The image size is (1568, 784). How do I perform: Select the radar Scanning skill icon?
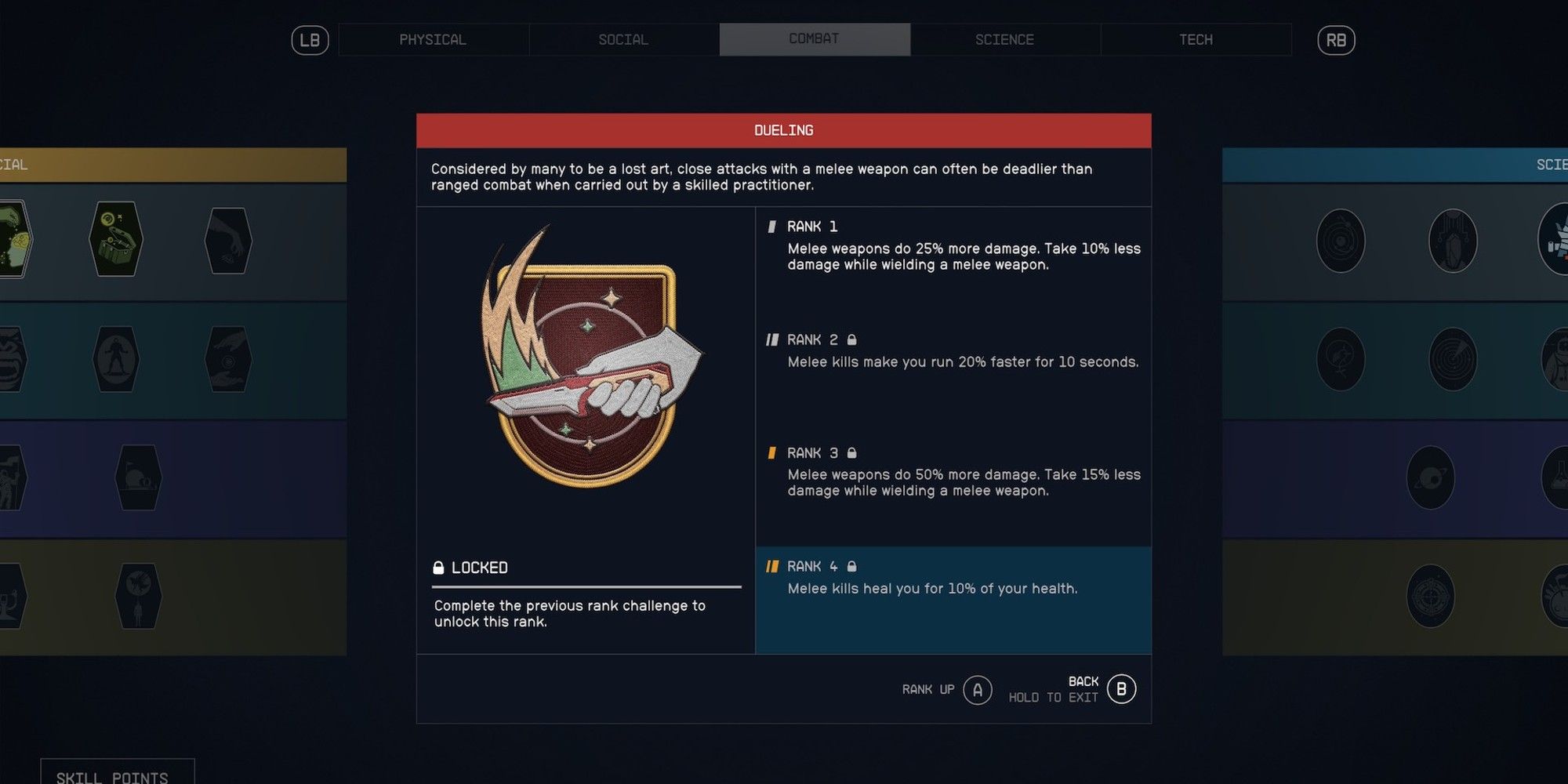[1454, 359]
